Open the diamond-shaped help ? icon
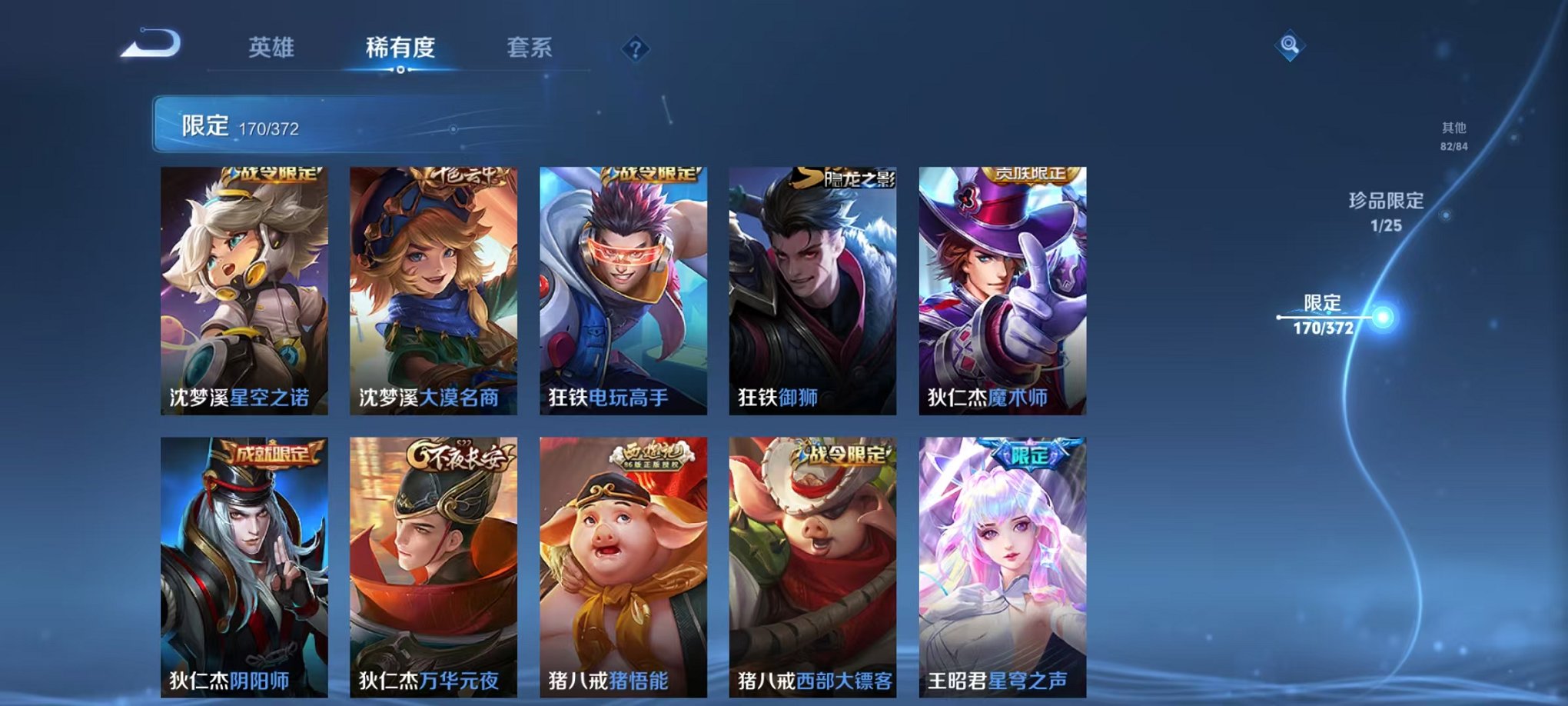This screenshot has width=1568, height=706. coord(634,50)
